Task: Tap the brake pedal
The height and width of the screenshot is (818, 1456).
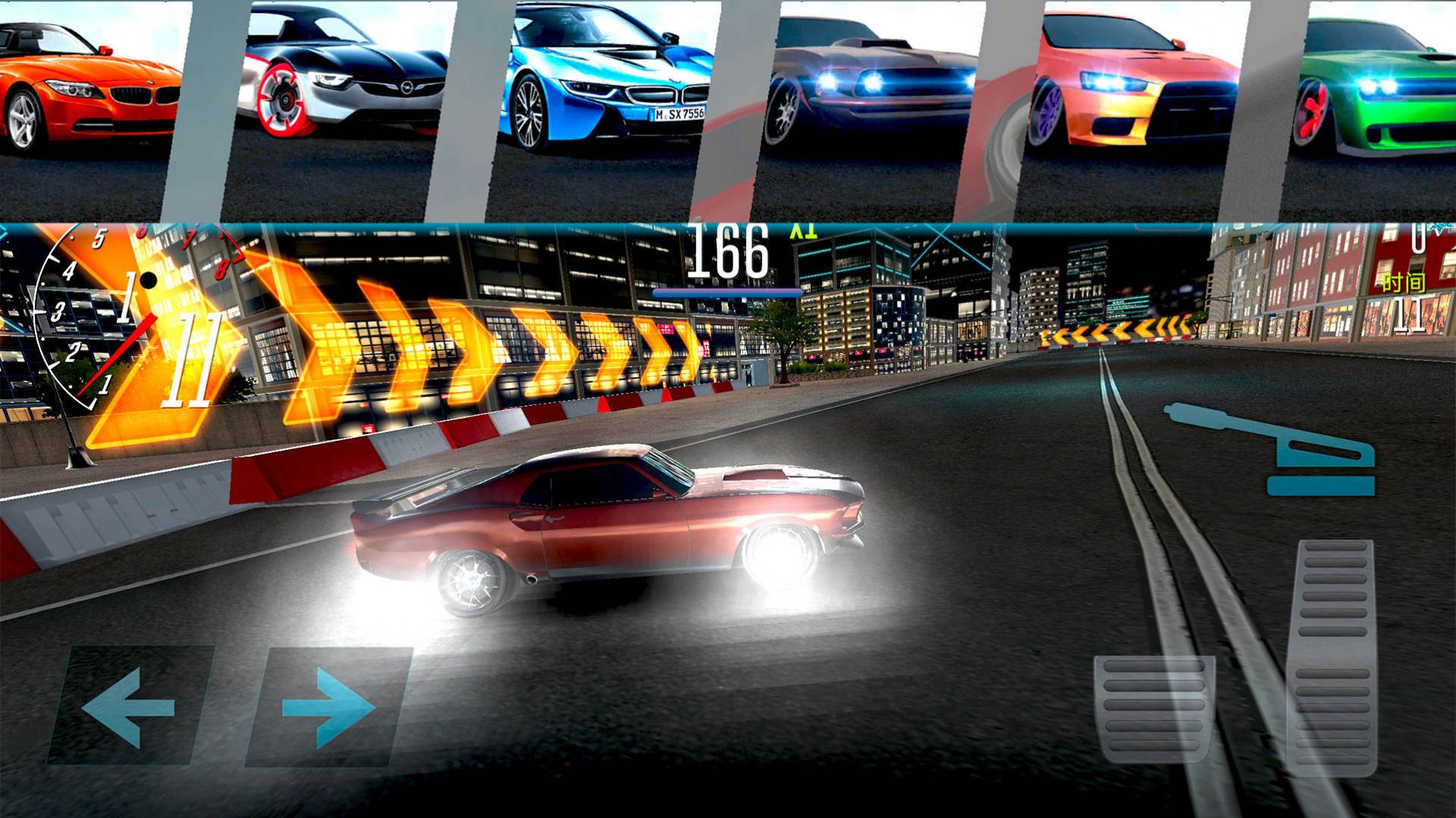Action: tap(1154, 709)
